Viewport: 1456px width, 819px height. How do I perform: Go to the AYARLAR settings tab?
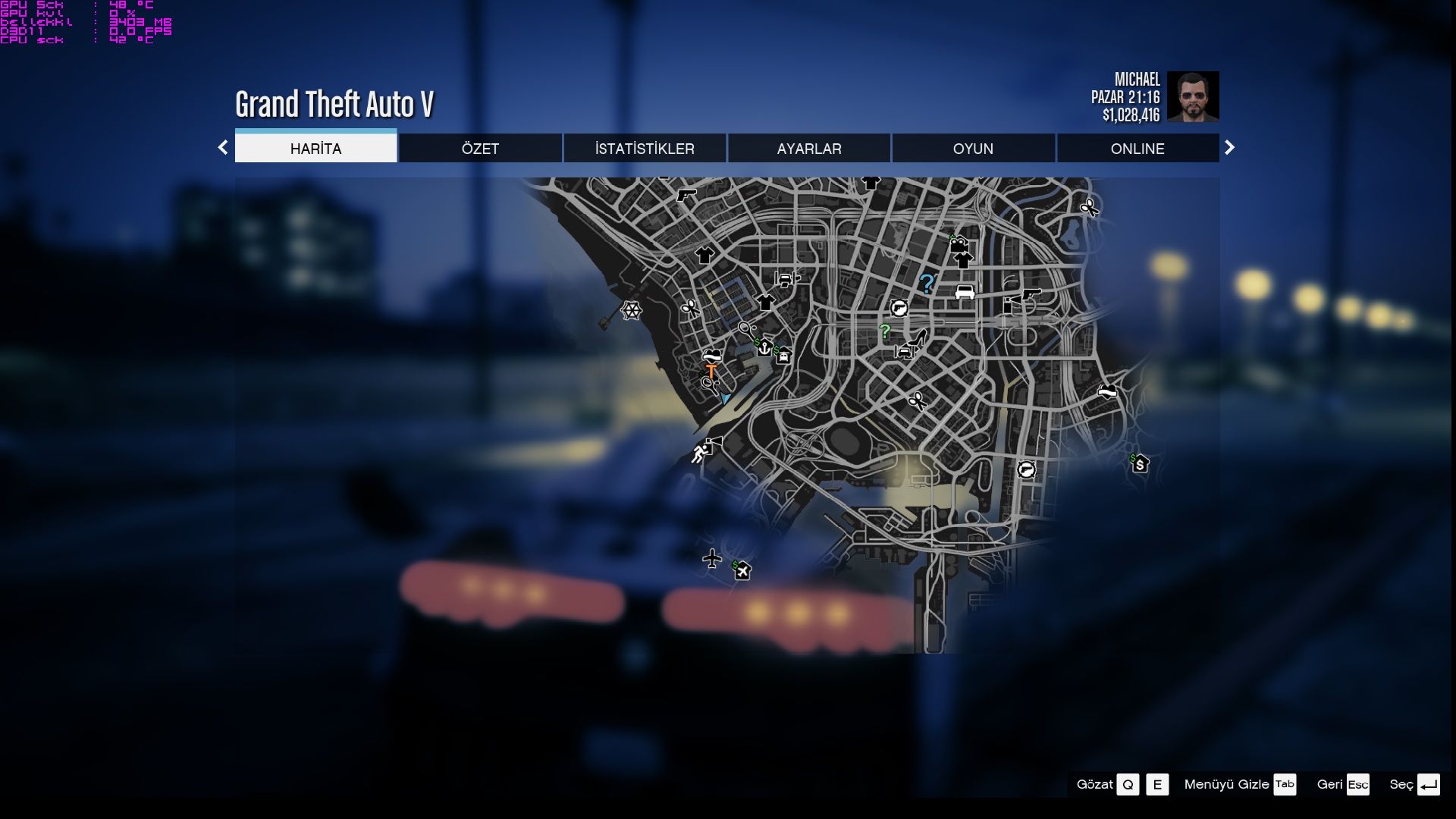click(x=809, y=149)
